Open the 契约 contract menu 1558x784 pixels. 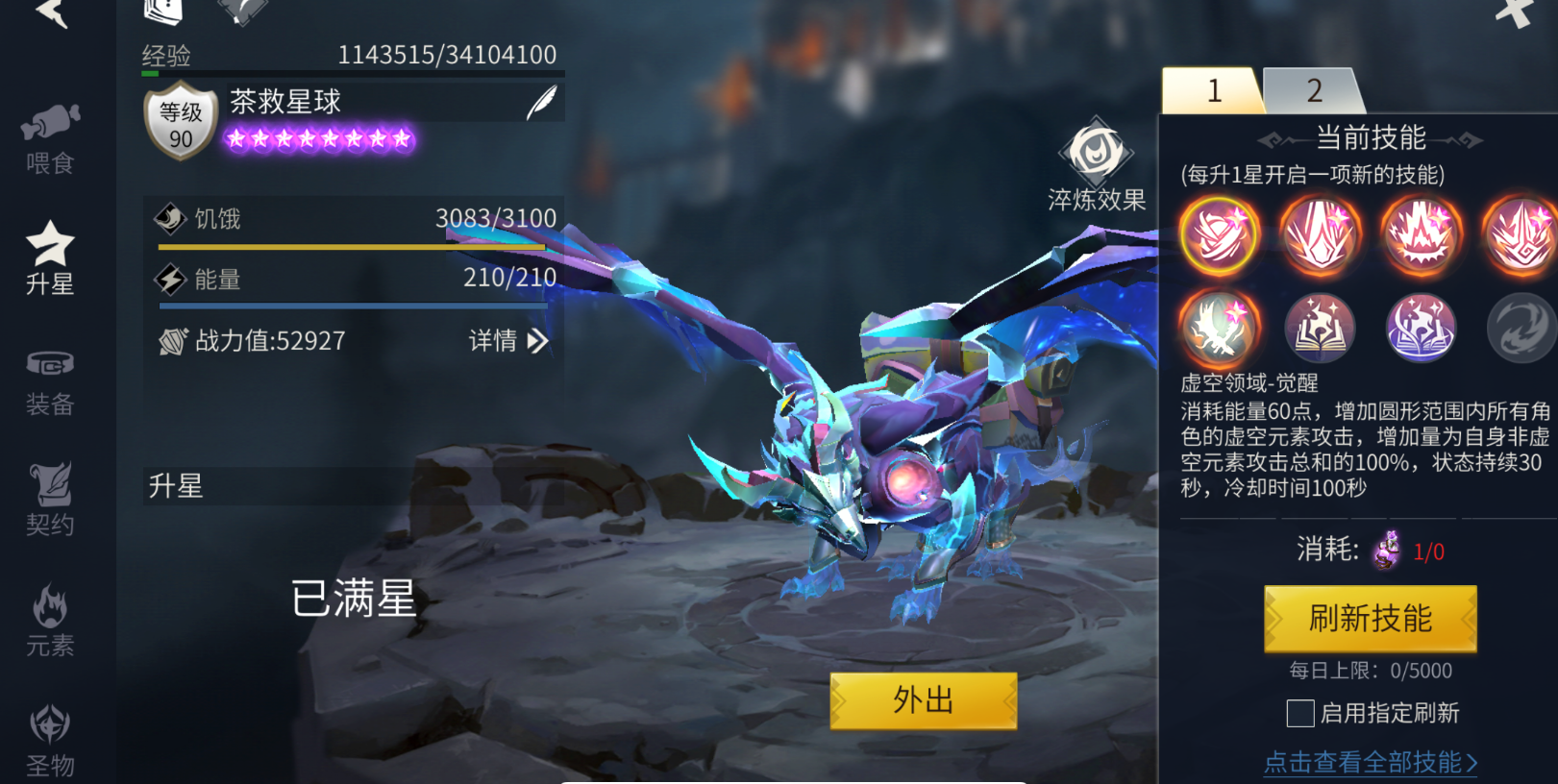(50, 500)
